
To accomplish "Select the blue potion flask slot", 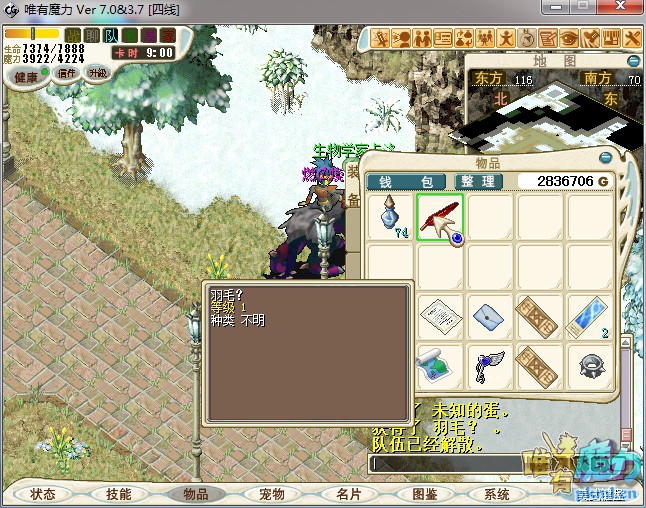I will 391,217.
